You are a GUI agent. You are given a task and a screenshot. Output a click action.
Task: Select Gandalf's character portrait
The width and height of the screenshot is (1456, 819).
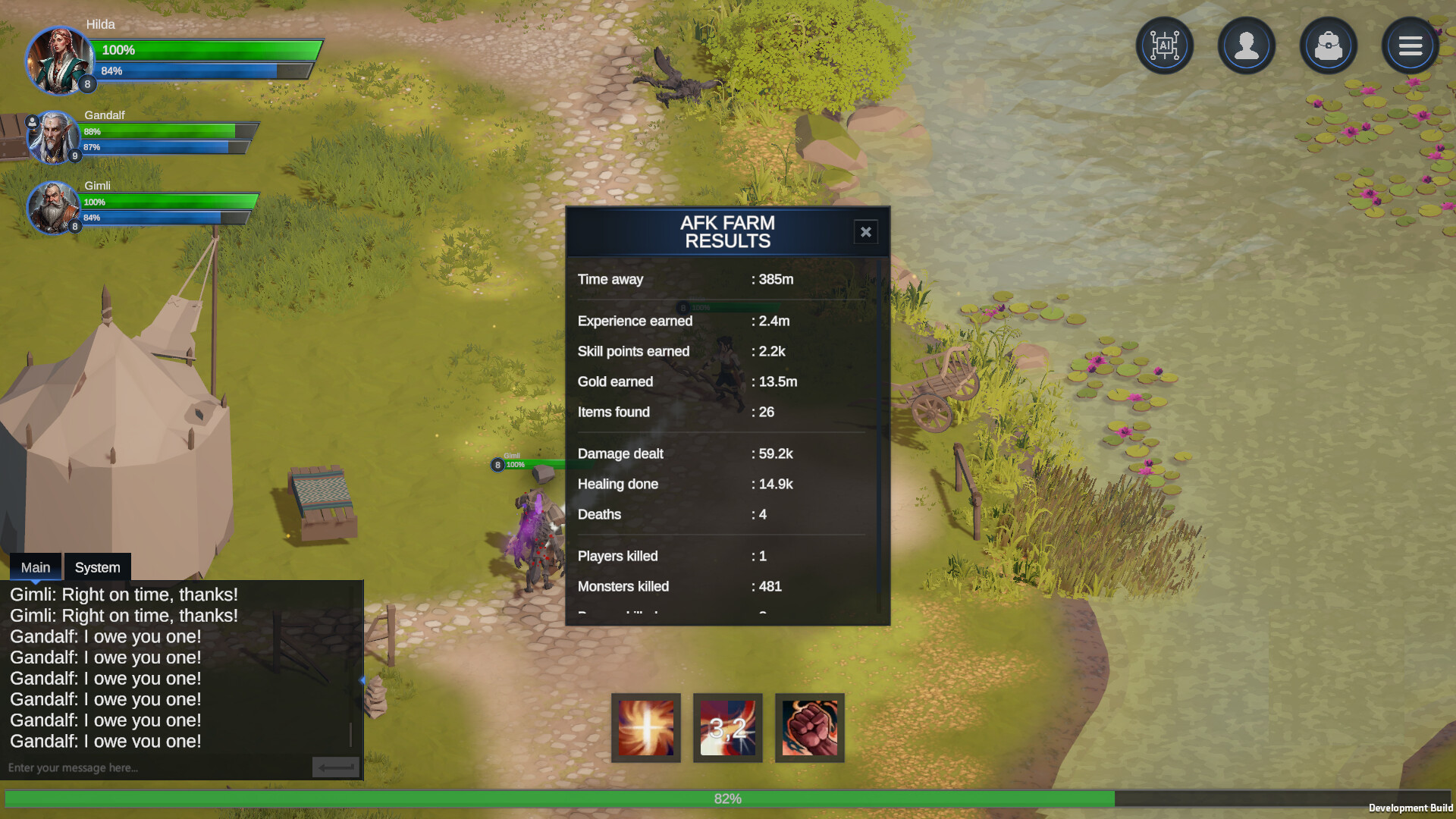click(53, 137)
